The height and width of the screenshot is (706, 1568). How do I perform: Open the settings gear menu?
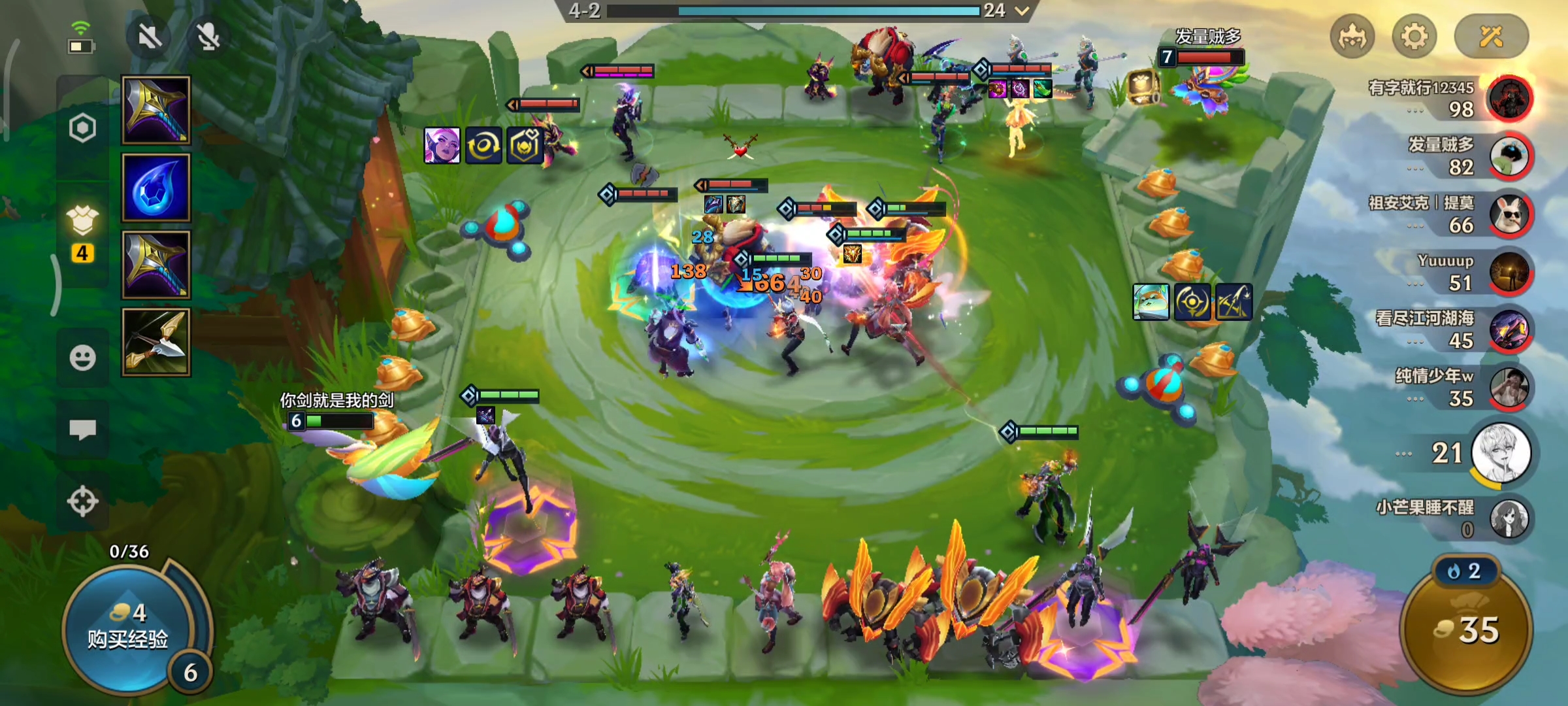click(1414, 36)
